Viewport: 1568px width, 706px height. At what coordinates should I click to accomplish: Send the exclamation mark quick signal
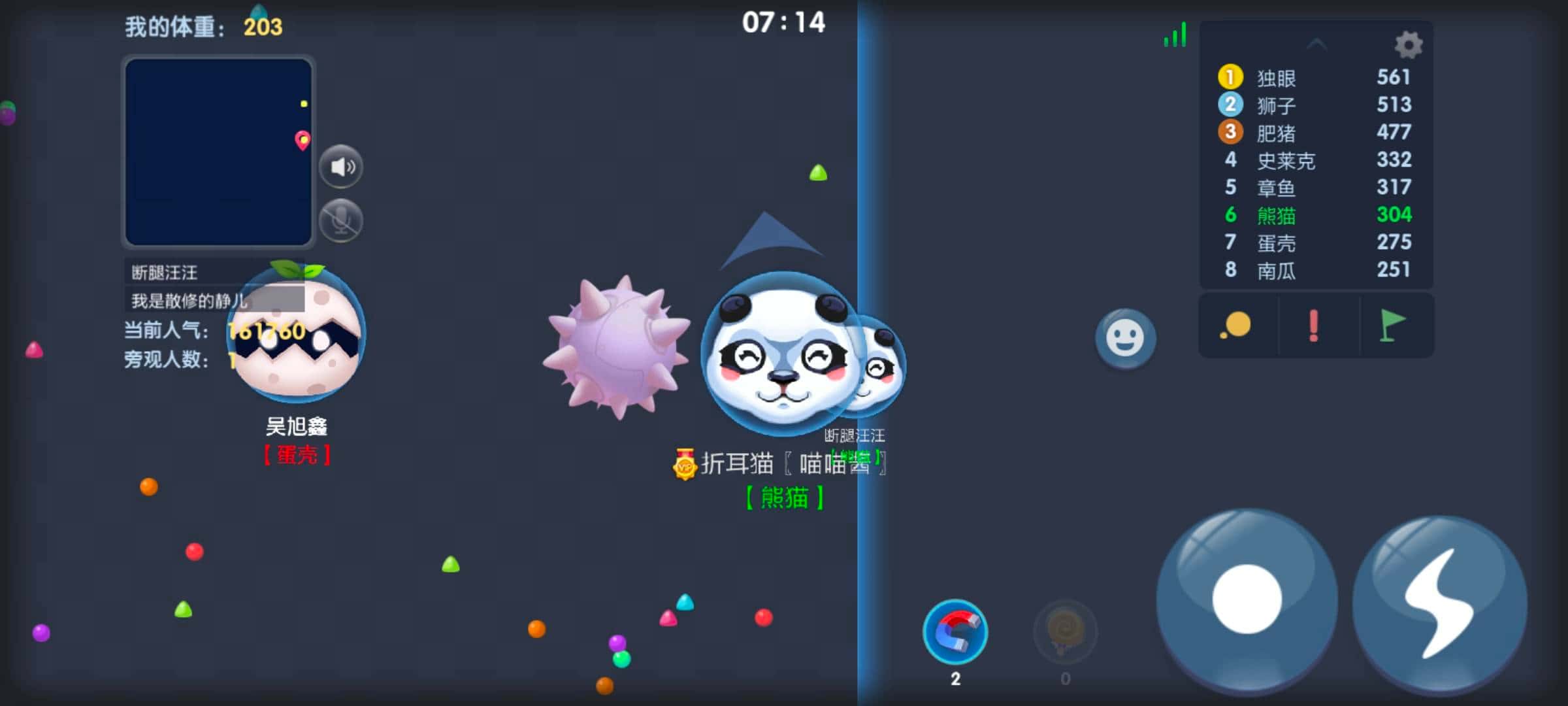pos(1313,326)
